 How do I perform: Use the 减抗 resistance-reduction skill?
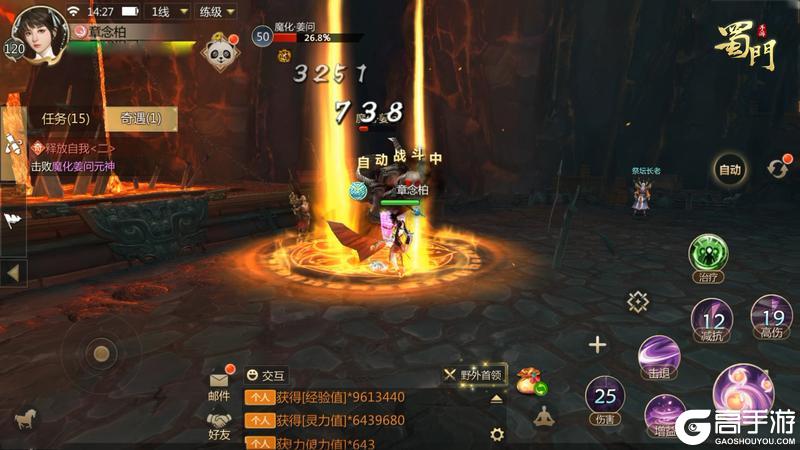[x=712, y=324]
